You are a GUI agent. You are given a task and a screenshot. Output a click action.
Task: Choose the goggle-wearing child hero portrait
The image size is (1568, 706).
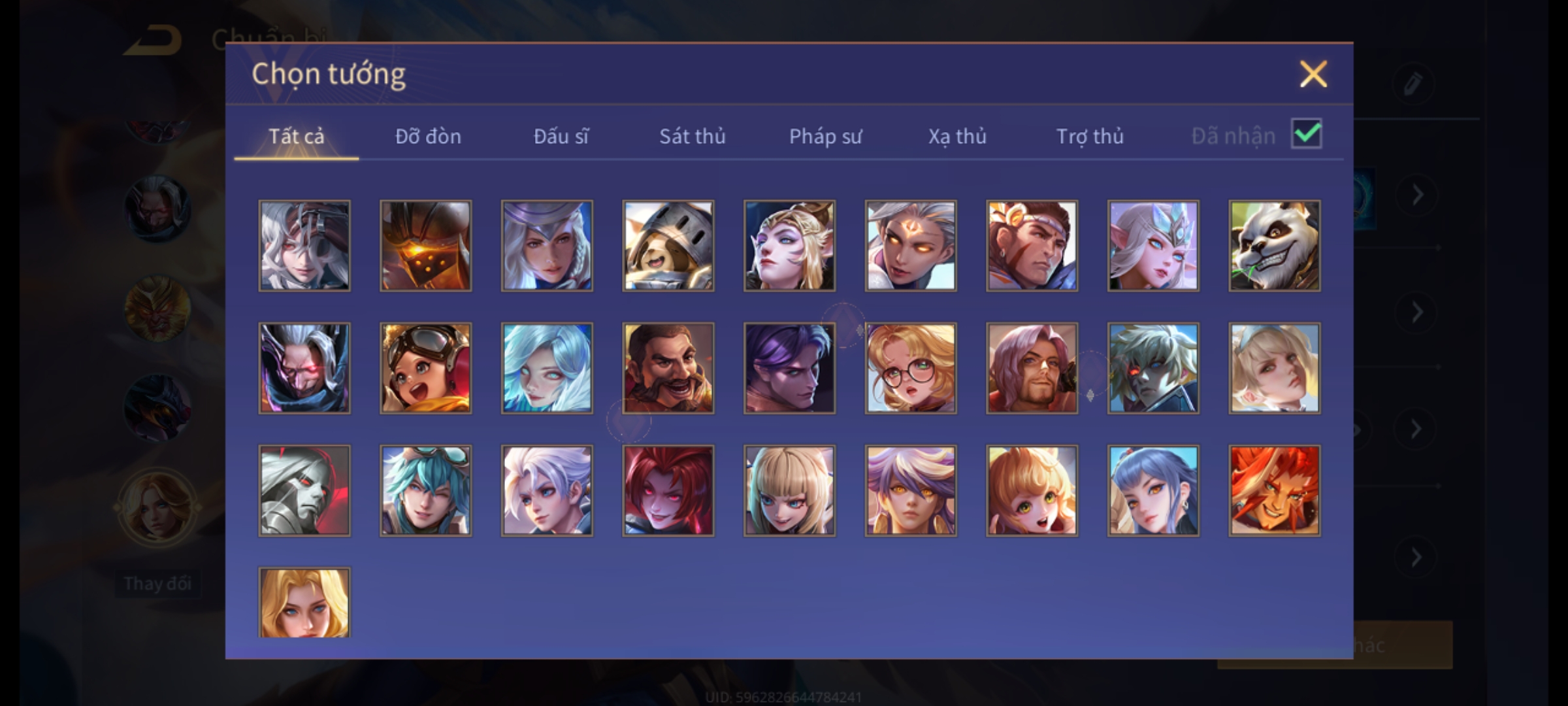click(425, 368)
